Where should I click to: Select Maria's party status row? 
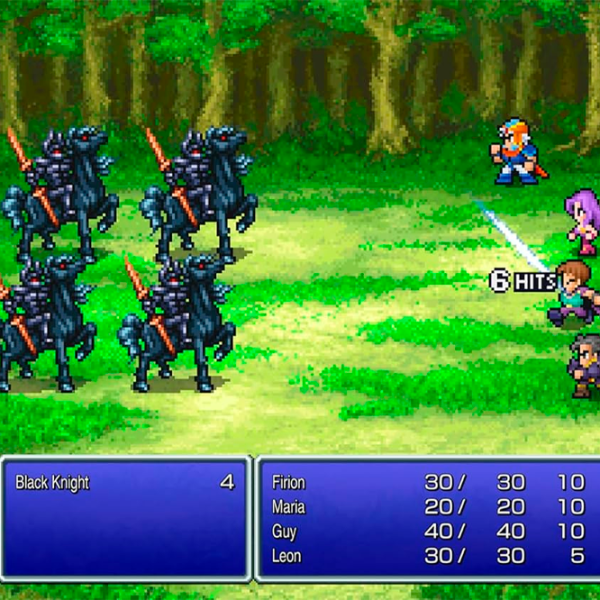tap(289, 507)
